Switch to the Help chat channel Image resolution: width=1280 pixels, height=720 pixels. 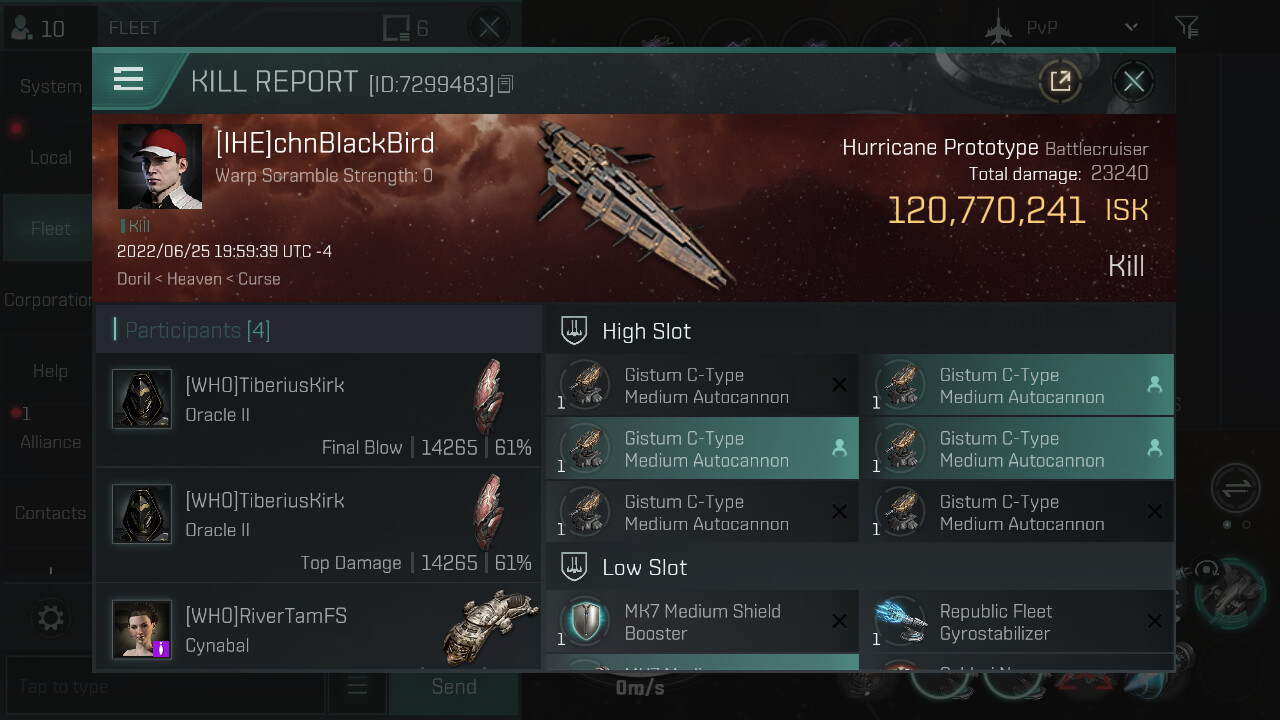click(50, 371)
